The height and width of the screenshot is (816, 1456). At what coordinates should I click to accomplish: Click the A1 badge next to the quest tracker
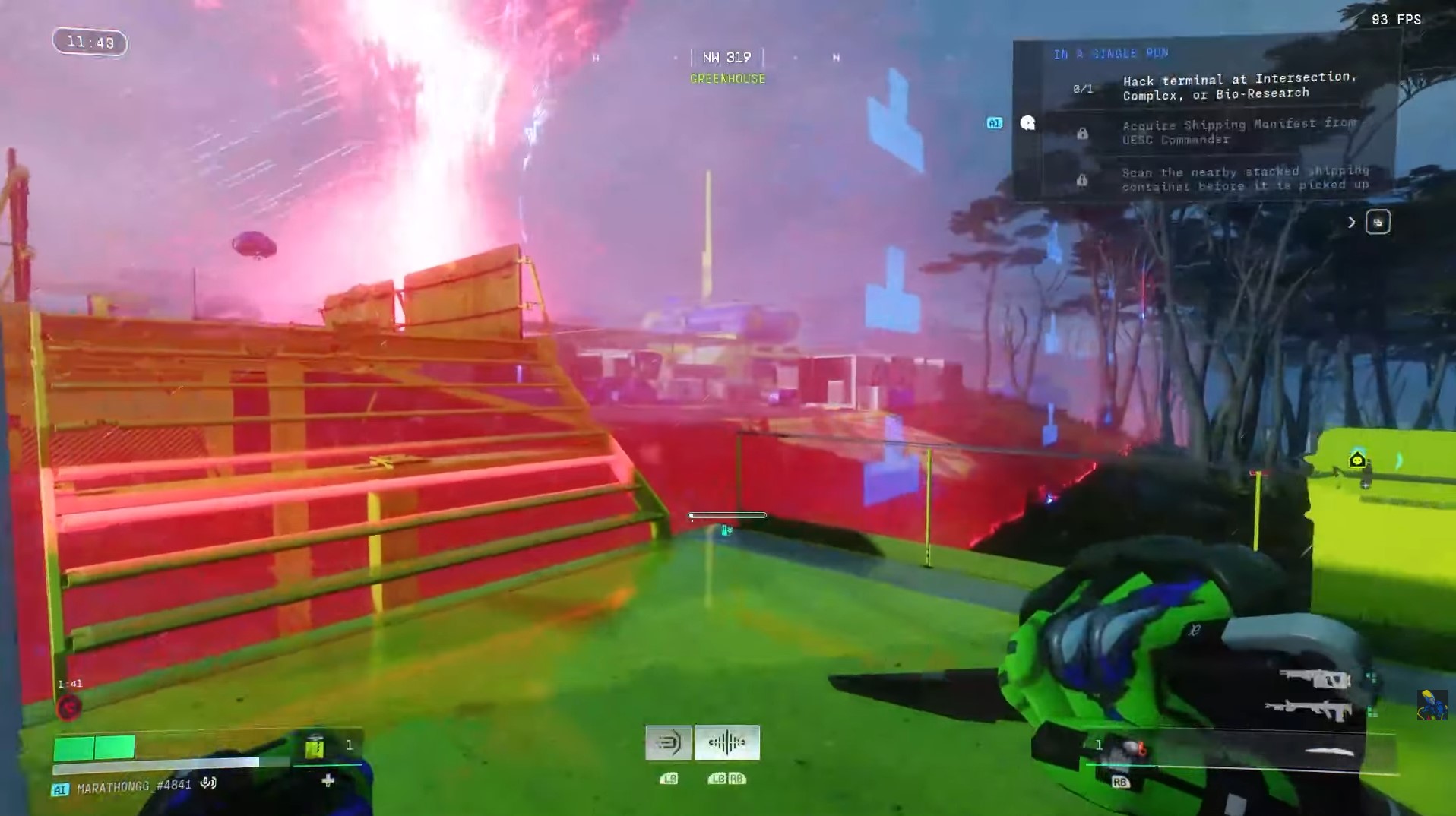pos(995,123)
